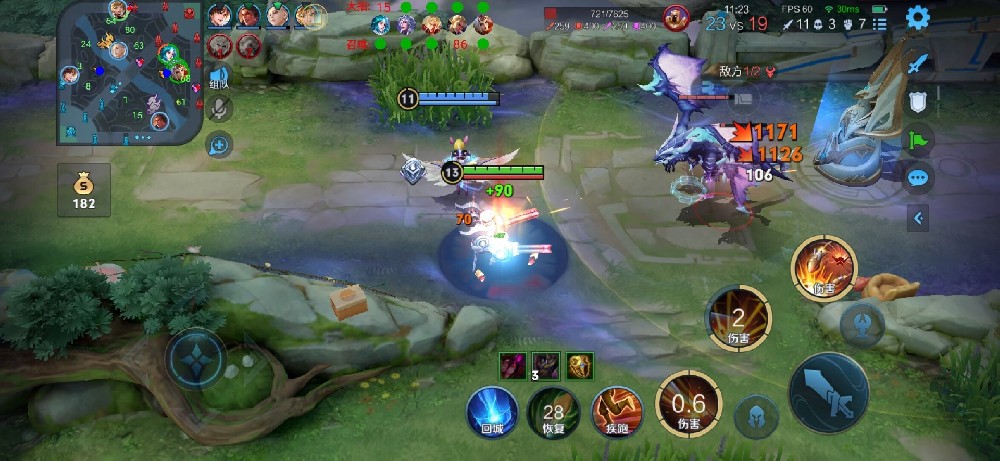The height and width of the screenshot is (461, 1000).
Task: Send the blue sword attack signal
Action: tap(918, 62)
